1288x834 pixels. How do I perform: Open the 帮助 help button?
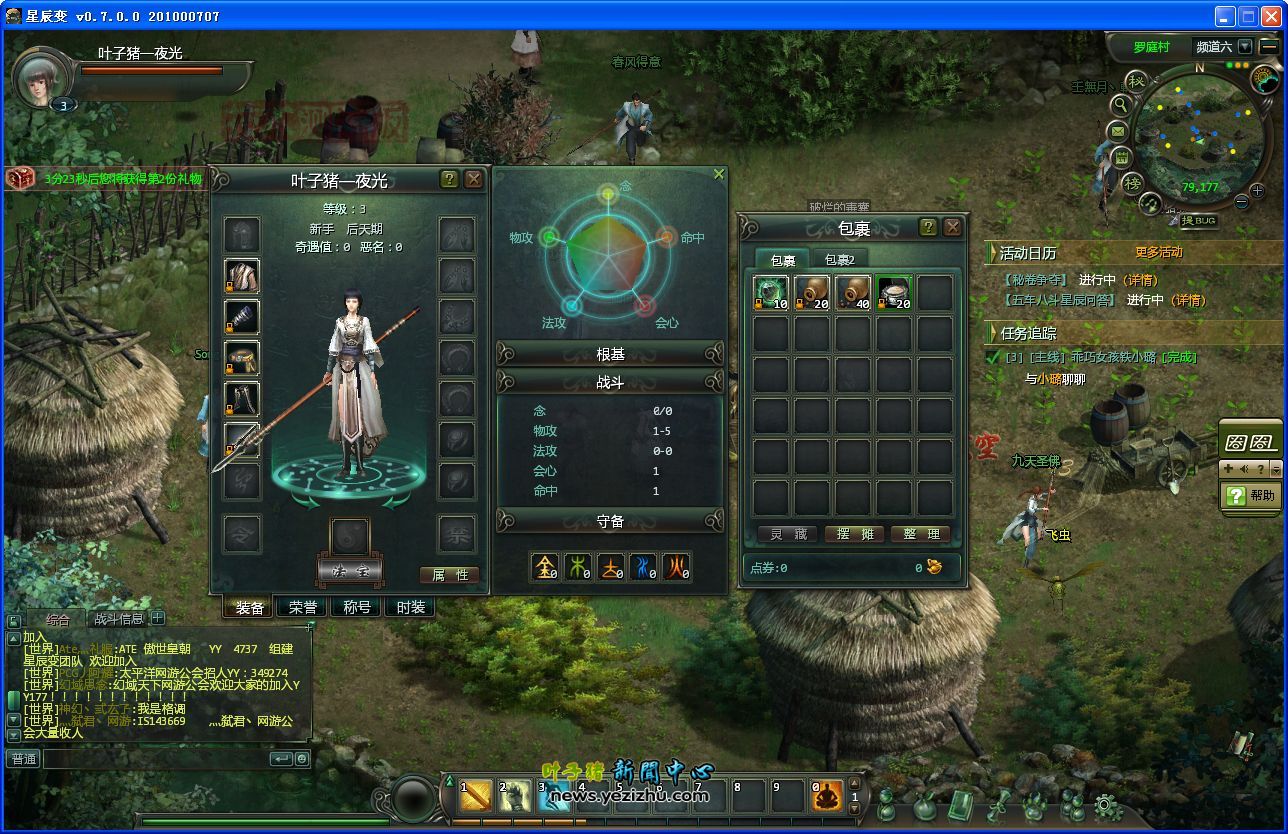pyautogui.click(x=1251, y=495)
